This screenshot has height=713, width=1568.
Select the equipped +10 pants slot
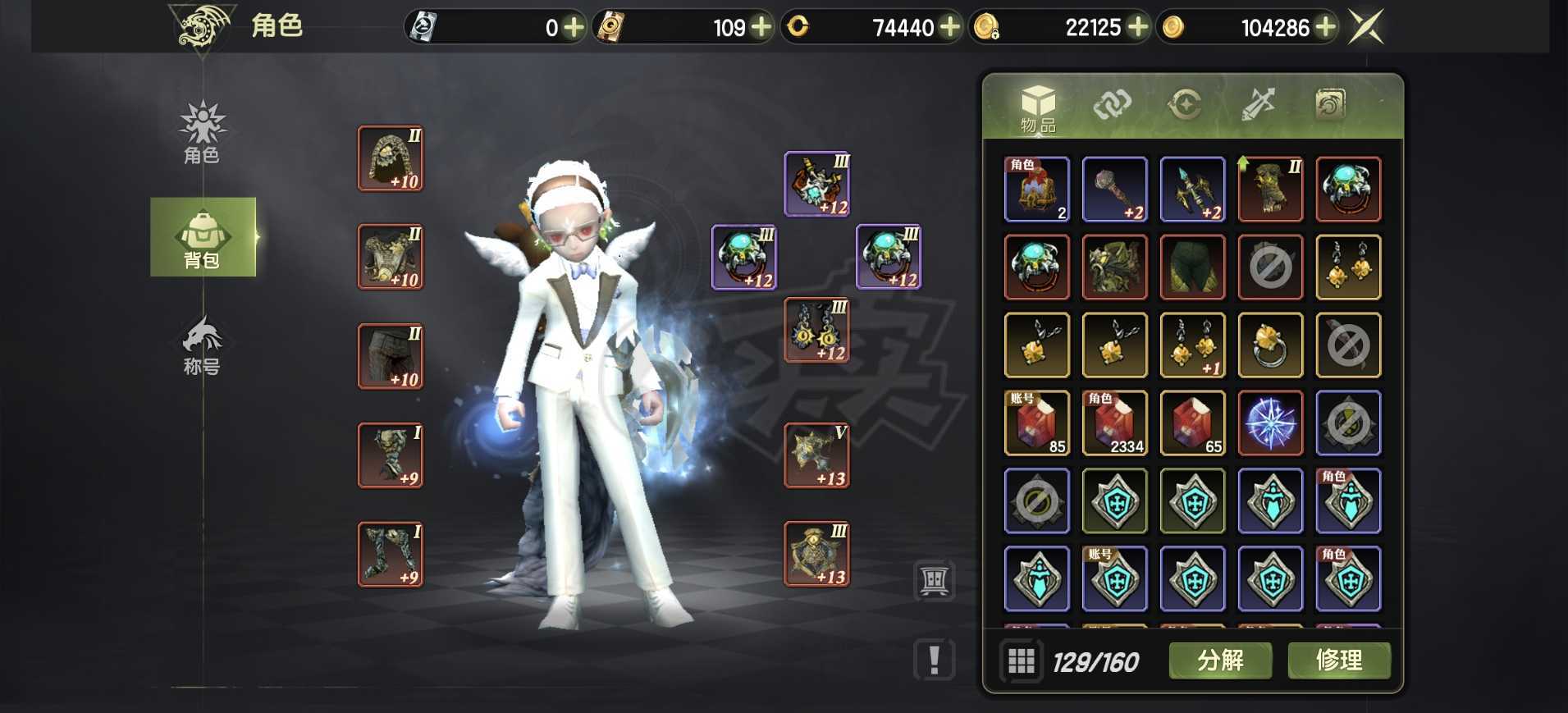(391, 356)
